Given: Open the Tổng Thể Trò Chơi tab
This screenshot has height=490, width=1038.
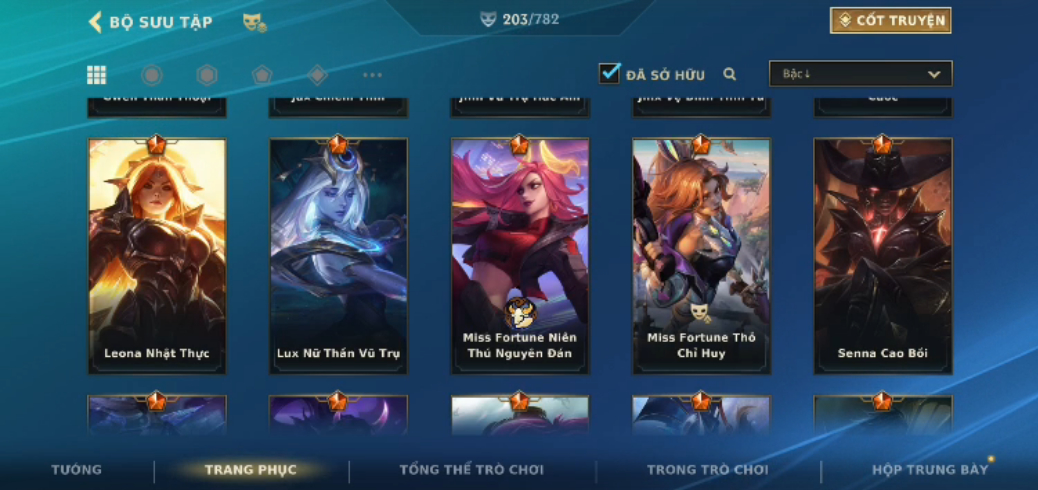Looking at the screenshot, I should click(471, 470).
